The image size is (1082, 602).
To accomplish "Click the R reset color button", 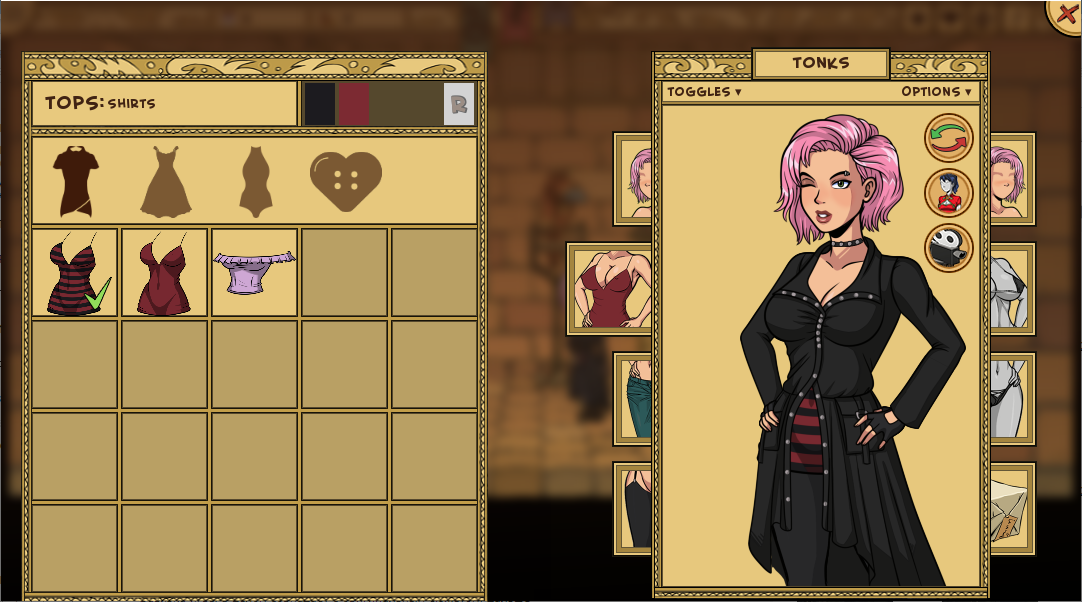I will pyautogui.click(x=459, y=104).
